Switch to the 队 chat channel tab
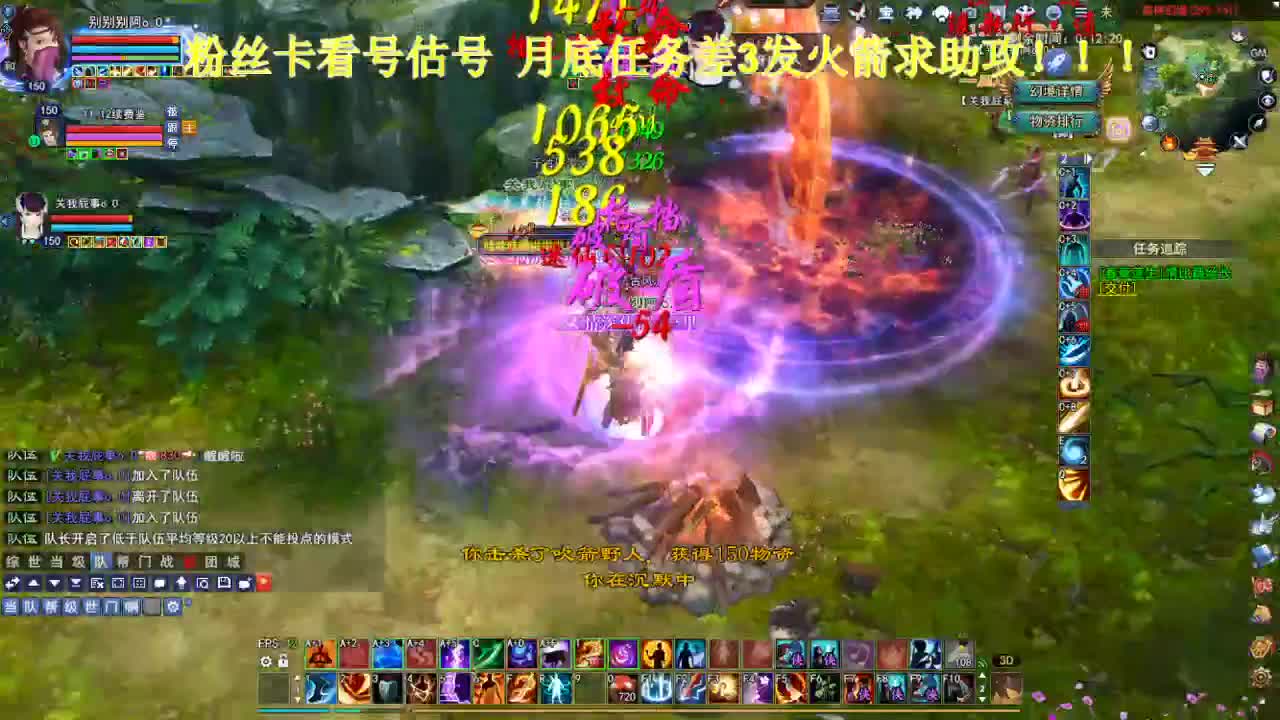 click(x=100, y=561)
